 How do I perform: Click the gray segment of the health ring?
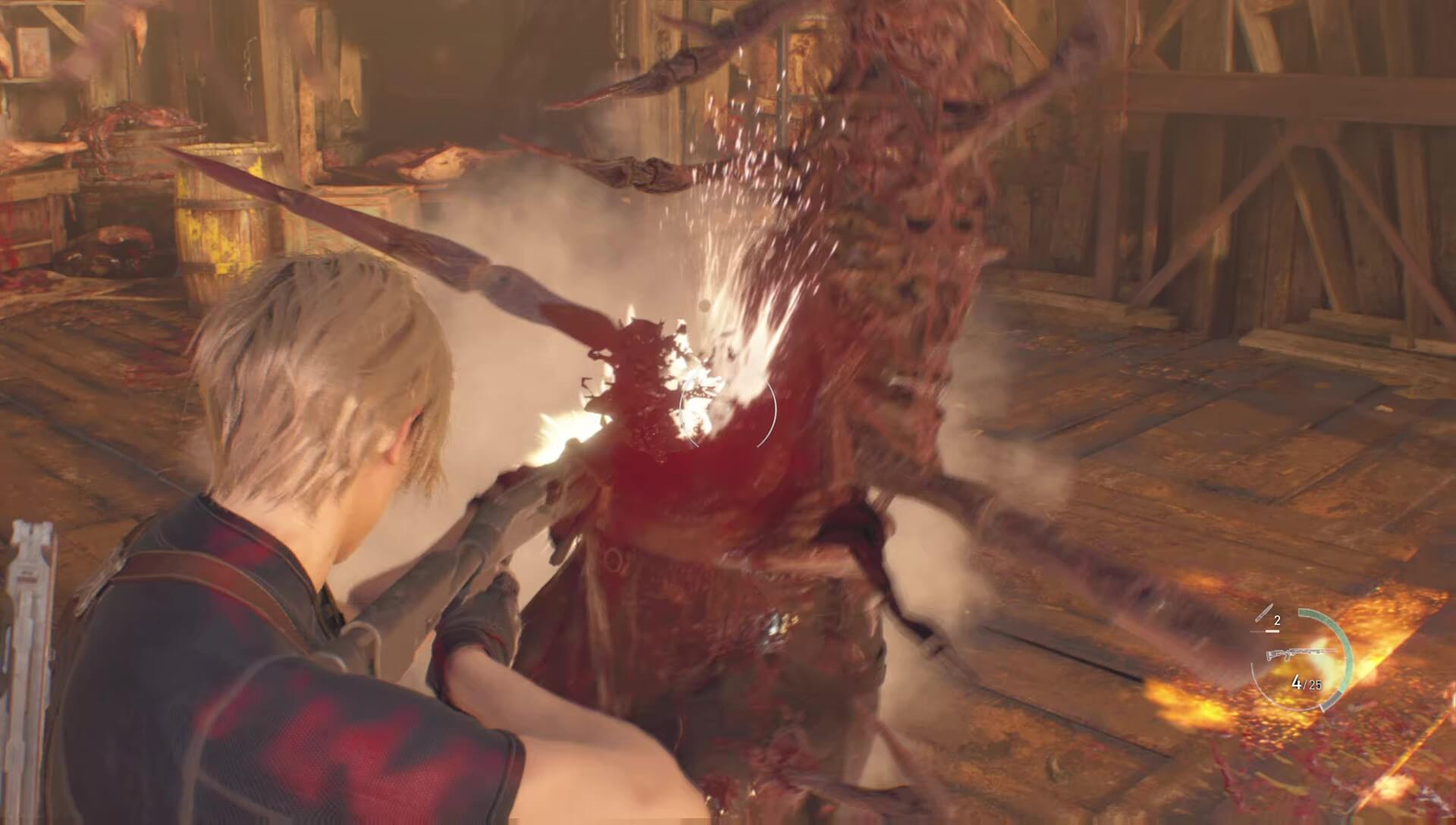(1332, 699)
